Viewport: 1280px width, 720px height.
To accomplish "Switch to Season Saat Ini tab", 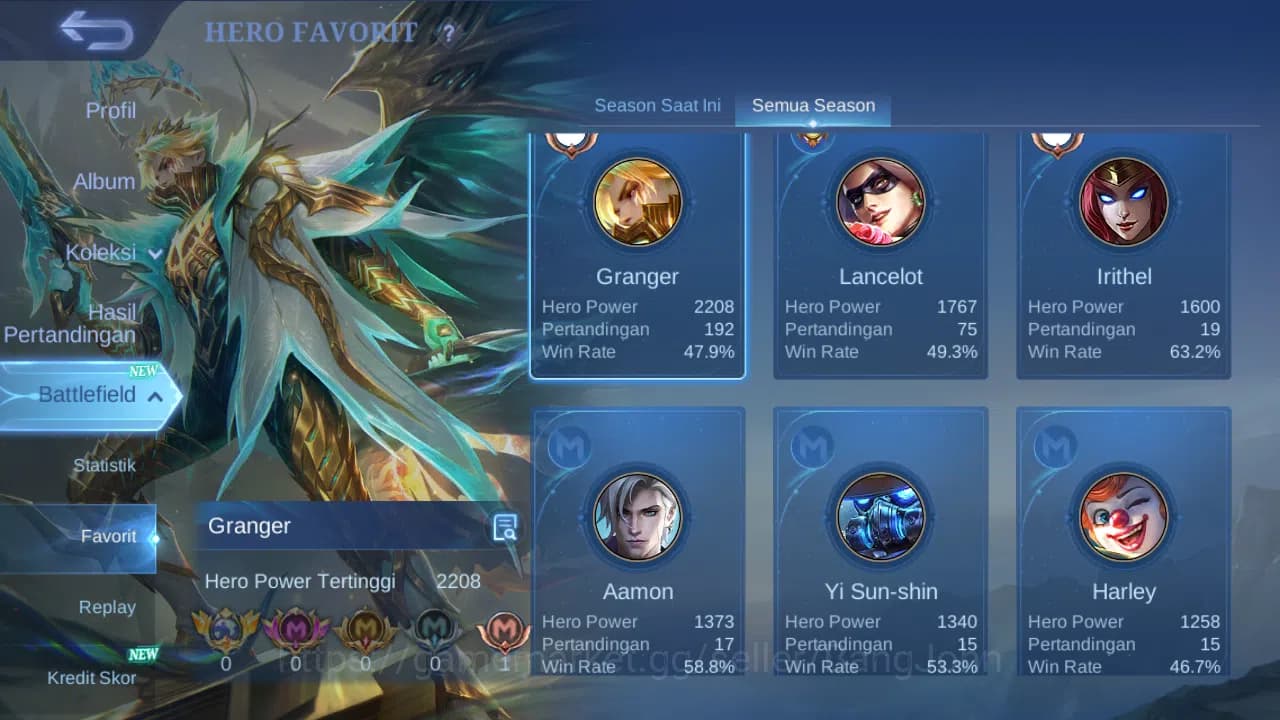I will [x=657, y=104].
